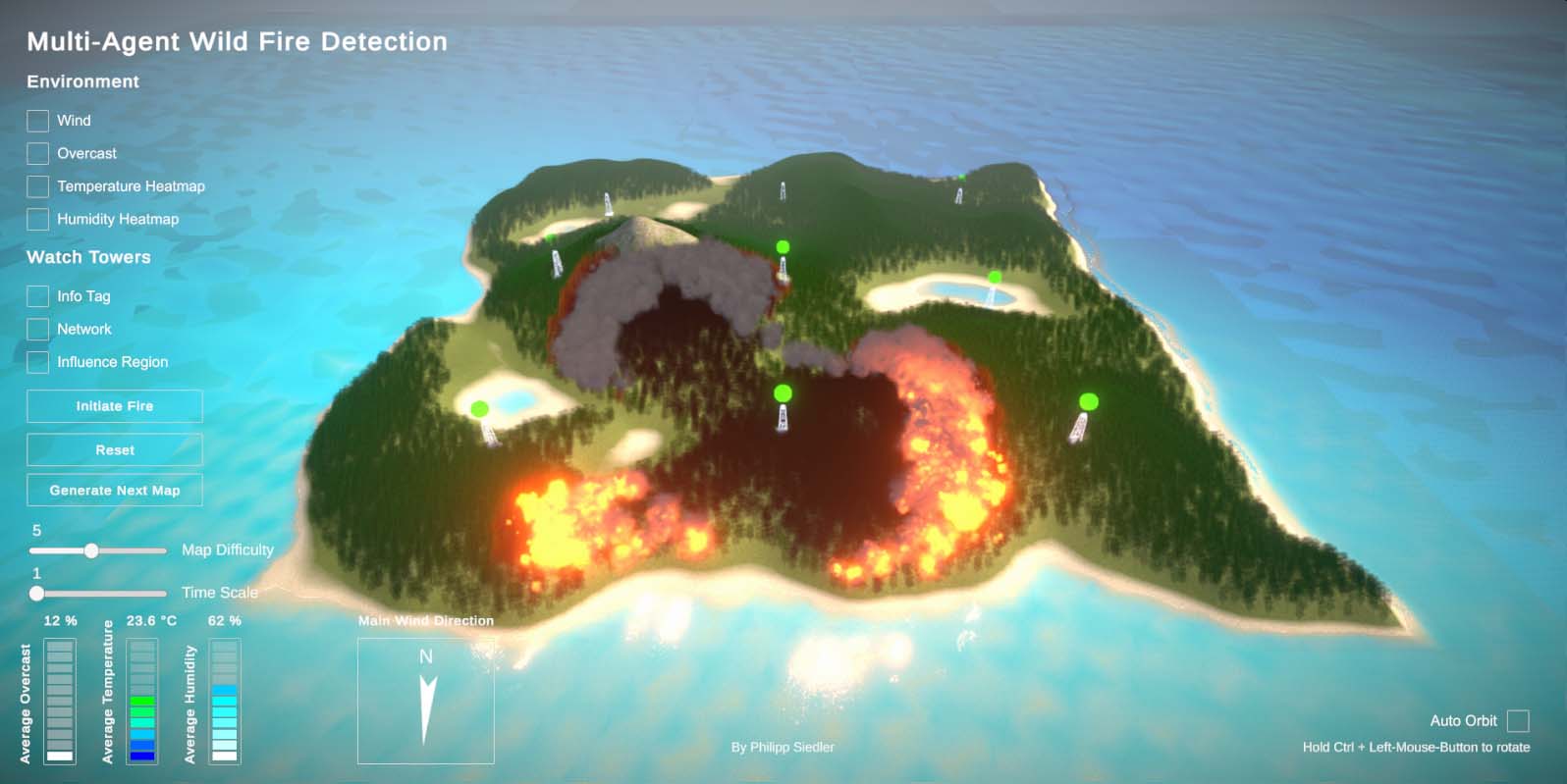Check the Info Tag option
Screen dimensions: 1567x784
click(x=37, y=296)
